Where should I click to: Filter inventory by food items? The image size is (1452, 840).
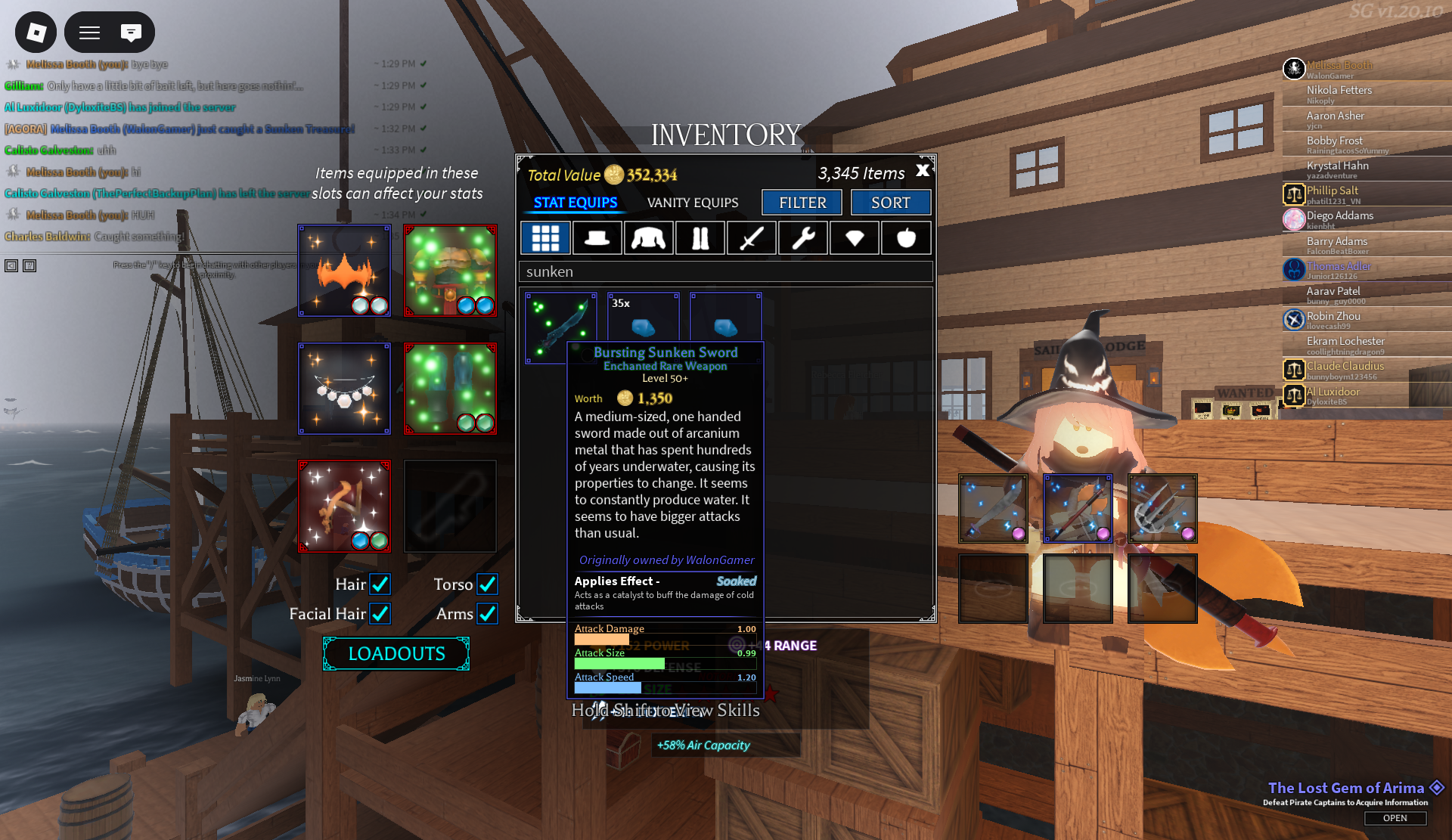coord(906,238)
